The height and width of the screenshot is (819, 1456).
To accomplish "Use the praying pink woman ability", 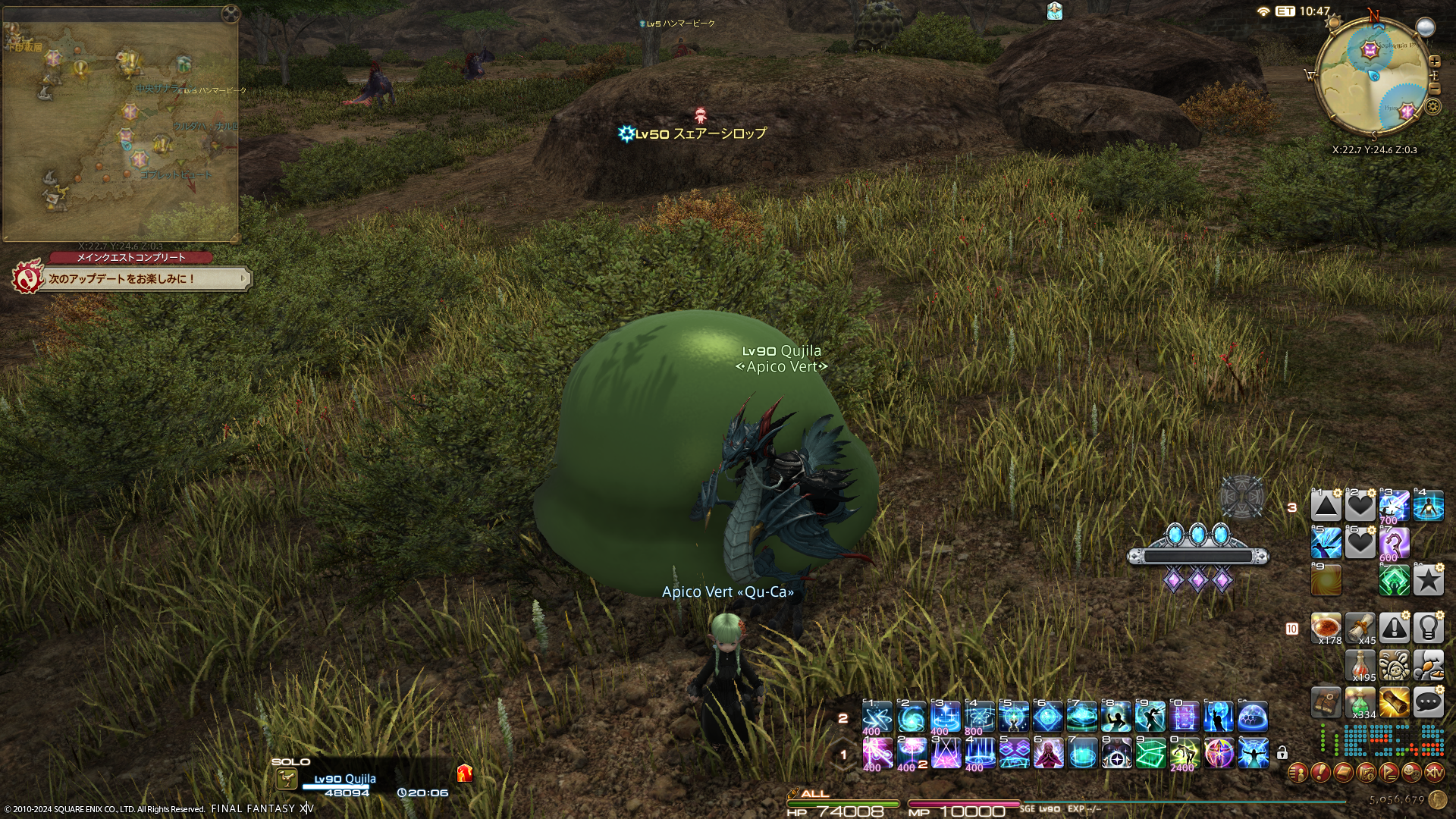I will 1048,753.
